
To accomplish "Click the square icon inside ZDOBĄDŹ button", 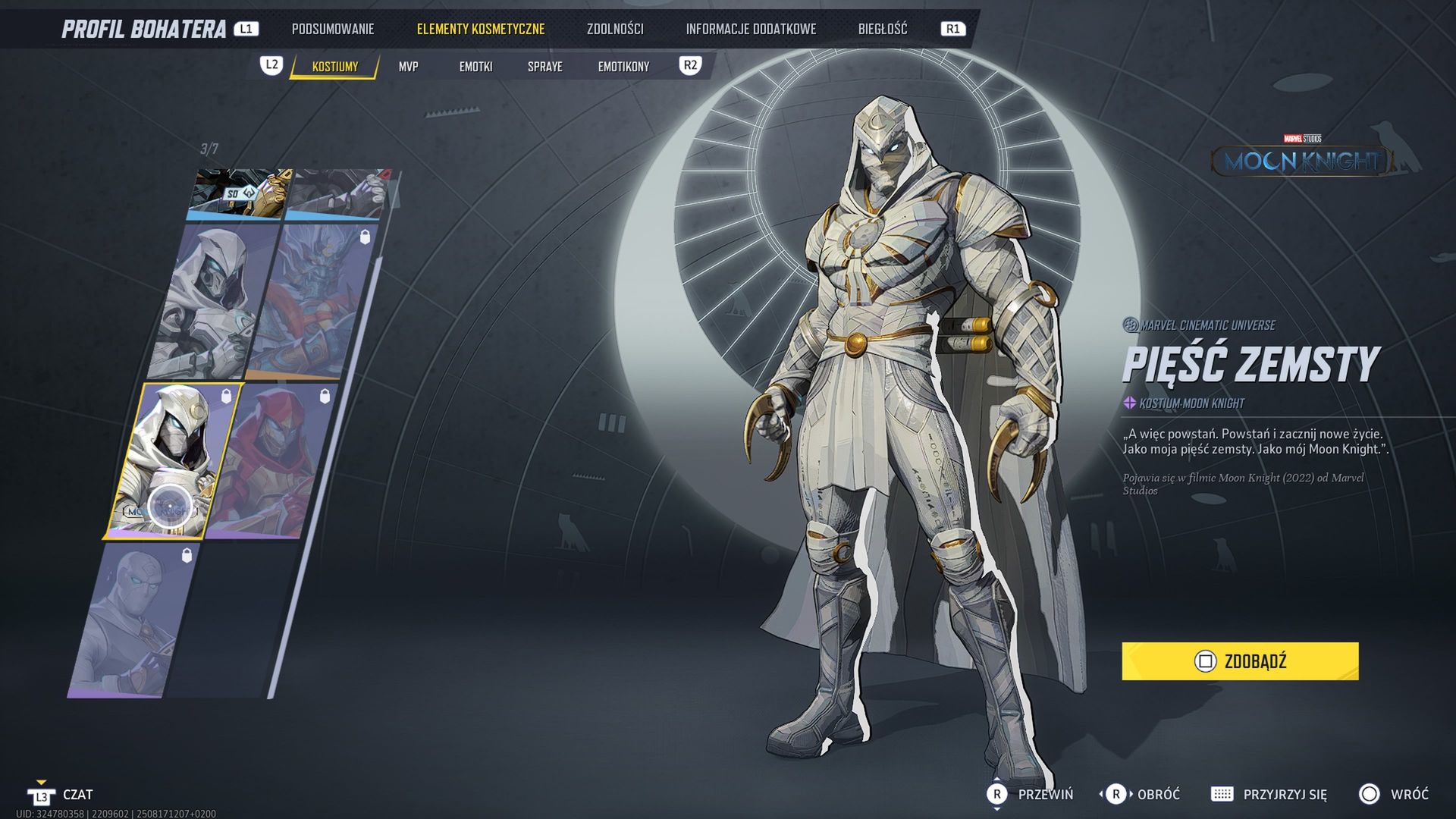I will (1206, 661).
